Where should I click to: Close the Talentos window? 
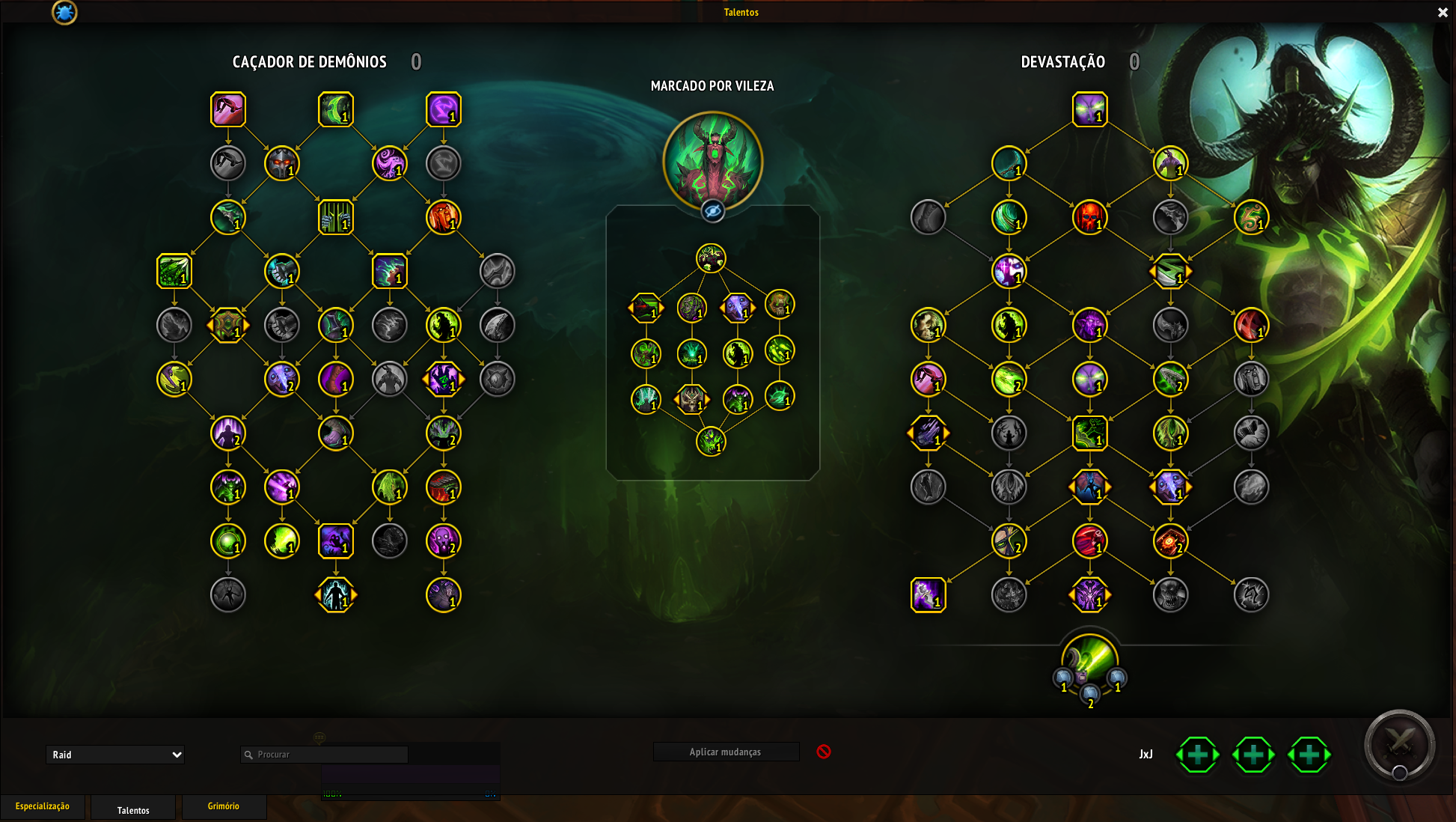coord(1443,12)
